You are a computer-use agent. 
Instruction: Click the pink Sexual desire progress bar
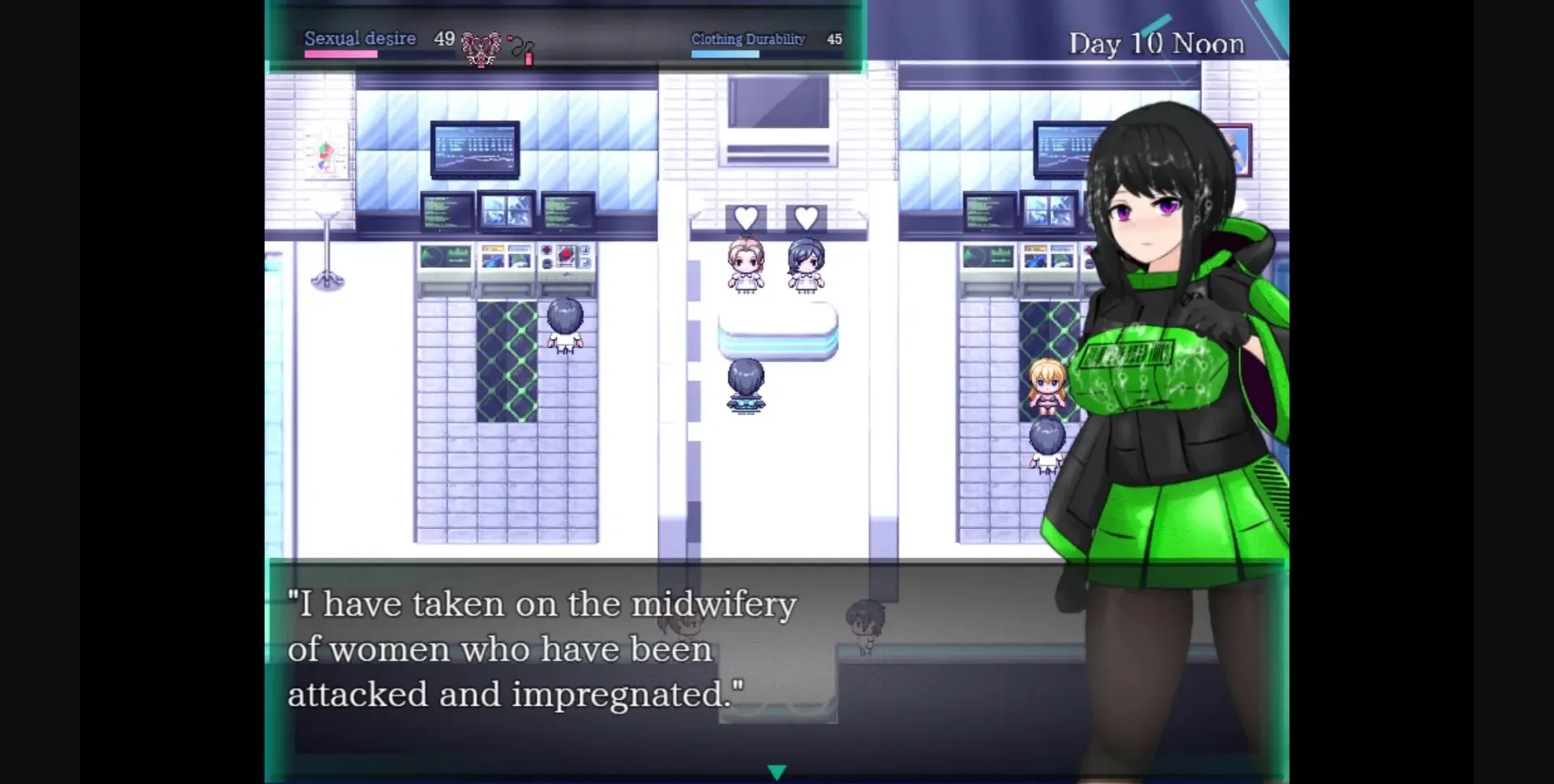(340, 52)
